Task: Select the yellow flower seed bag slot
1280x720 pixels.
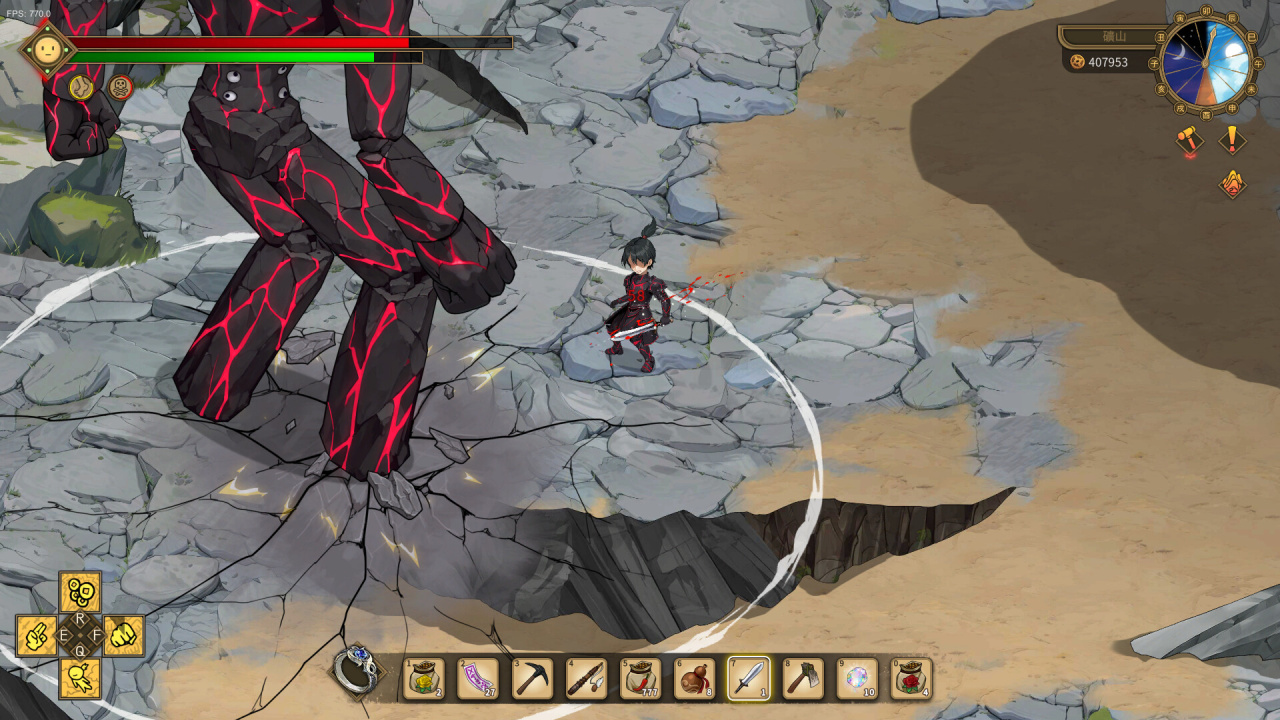Action: (424, 678)
